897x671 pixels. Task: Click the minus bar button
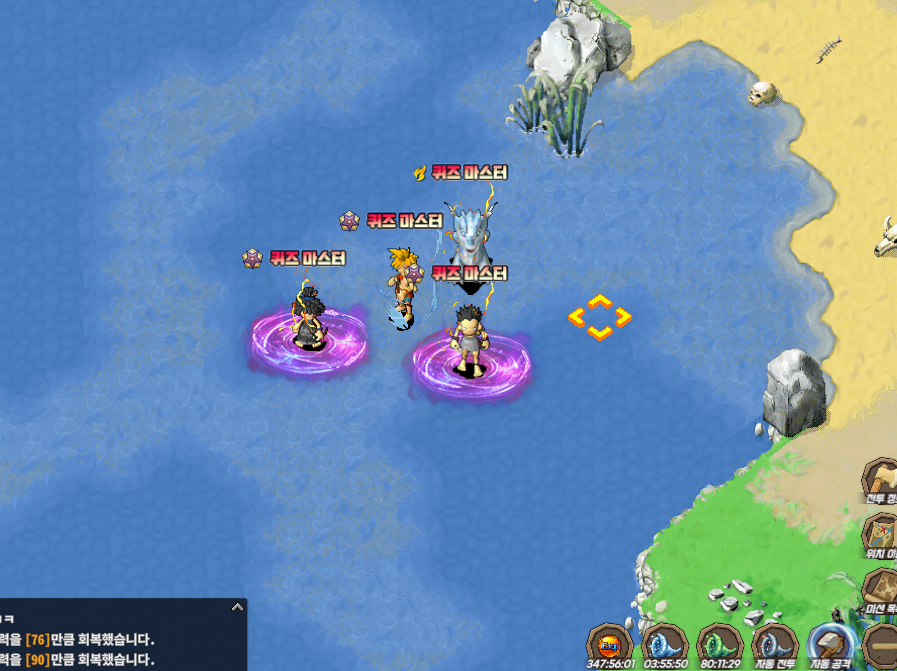[x=882, y=642]
